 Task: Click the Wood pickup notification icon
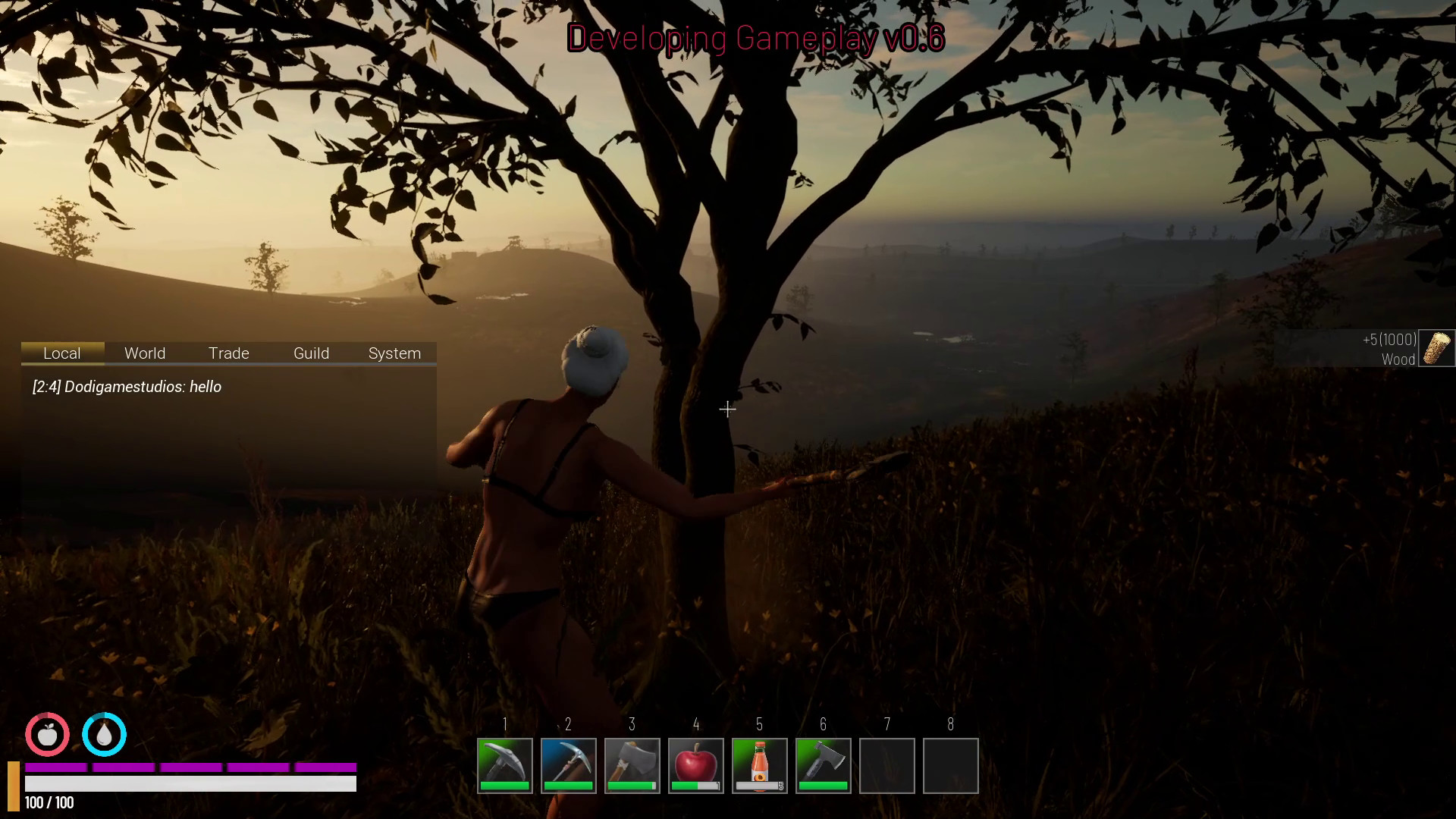pyautogui.click(x=1436, y=348)
